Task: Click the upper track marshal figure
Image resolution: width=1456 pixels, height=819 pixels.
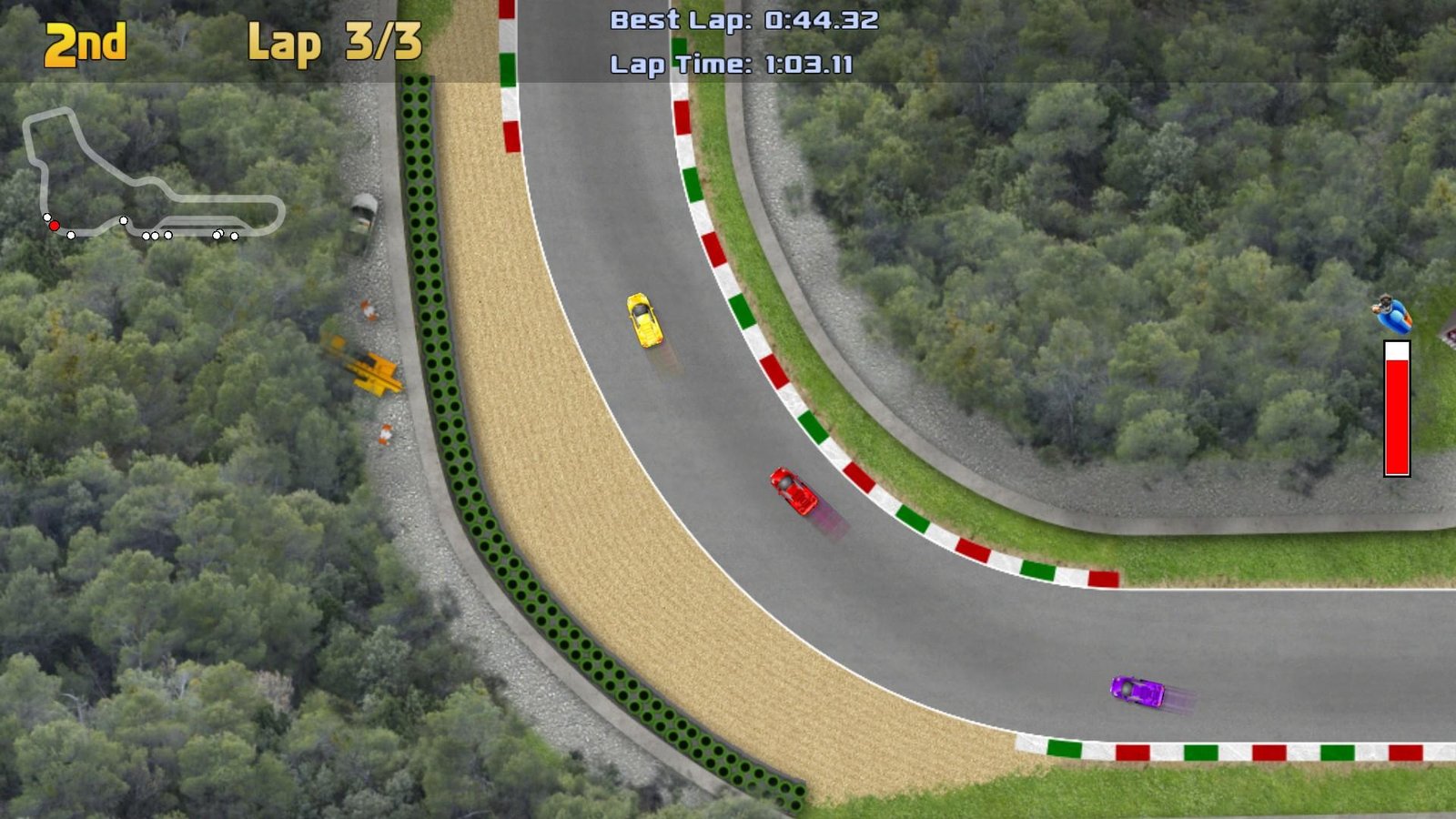Action: tap(369, 310)
